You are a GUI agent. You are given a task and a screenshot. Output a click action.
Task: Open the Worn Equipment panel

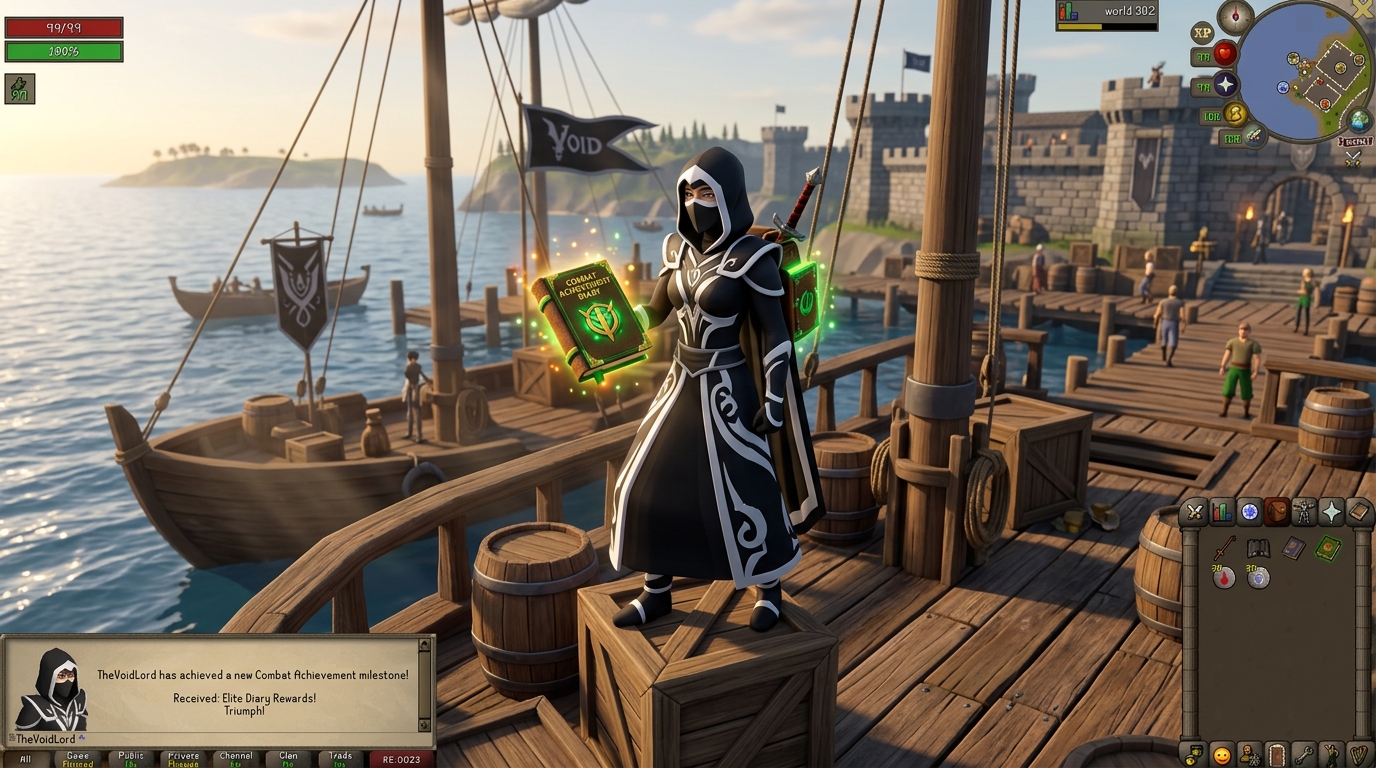tap(1306, 512)
